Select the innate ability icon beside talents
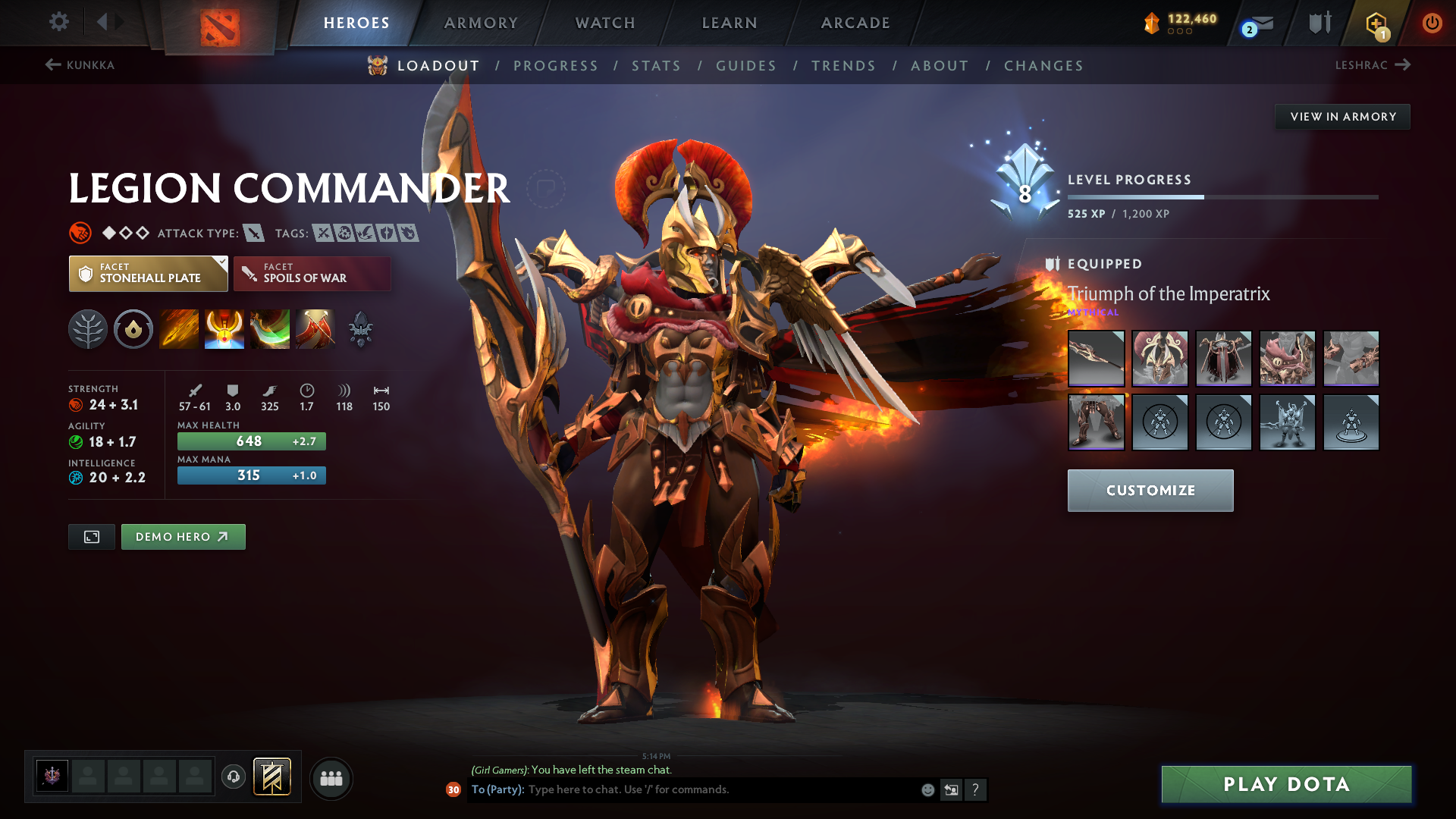The width and height of the screenshot is (1456, 819). [x=133, y=329]
